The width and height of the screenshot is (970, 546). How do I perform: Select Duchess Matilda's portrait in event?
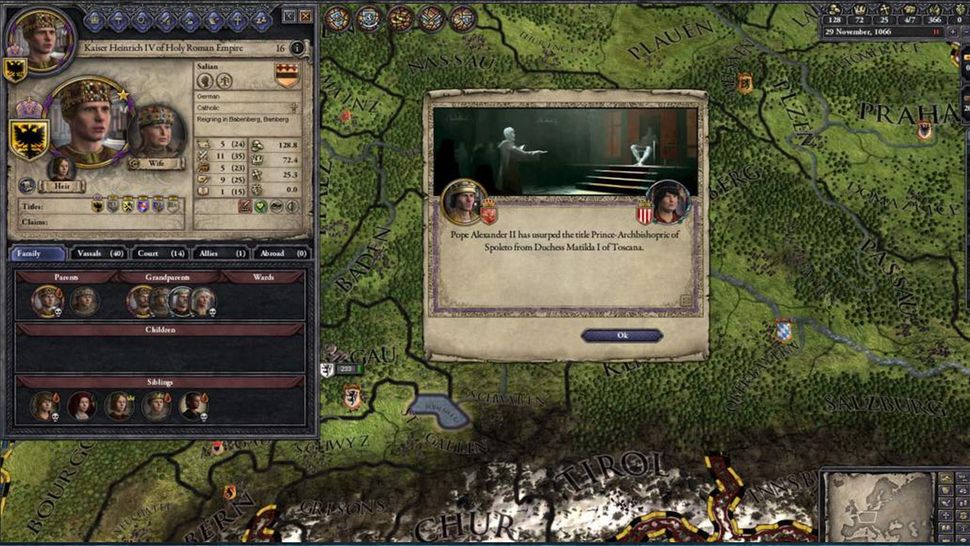click(x=668, y=201)
